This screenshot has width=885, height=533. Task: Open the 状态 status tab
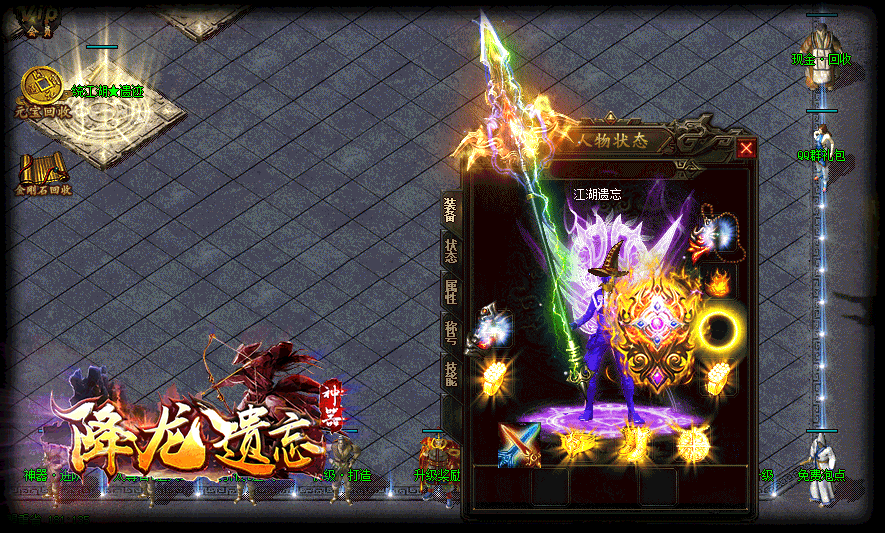[451, 250]
